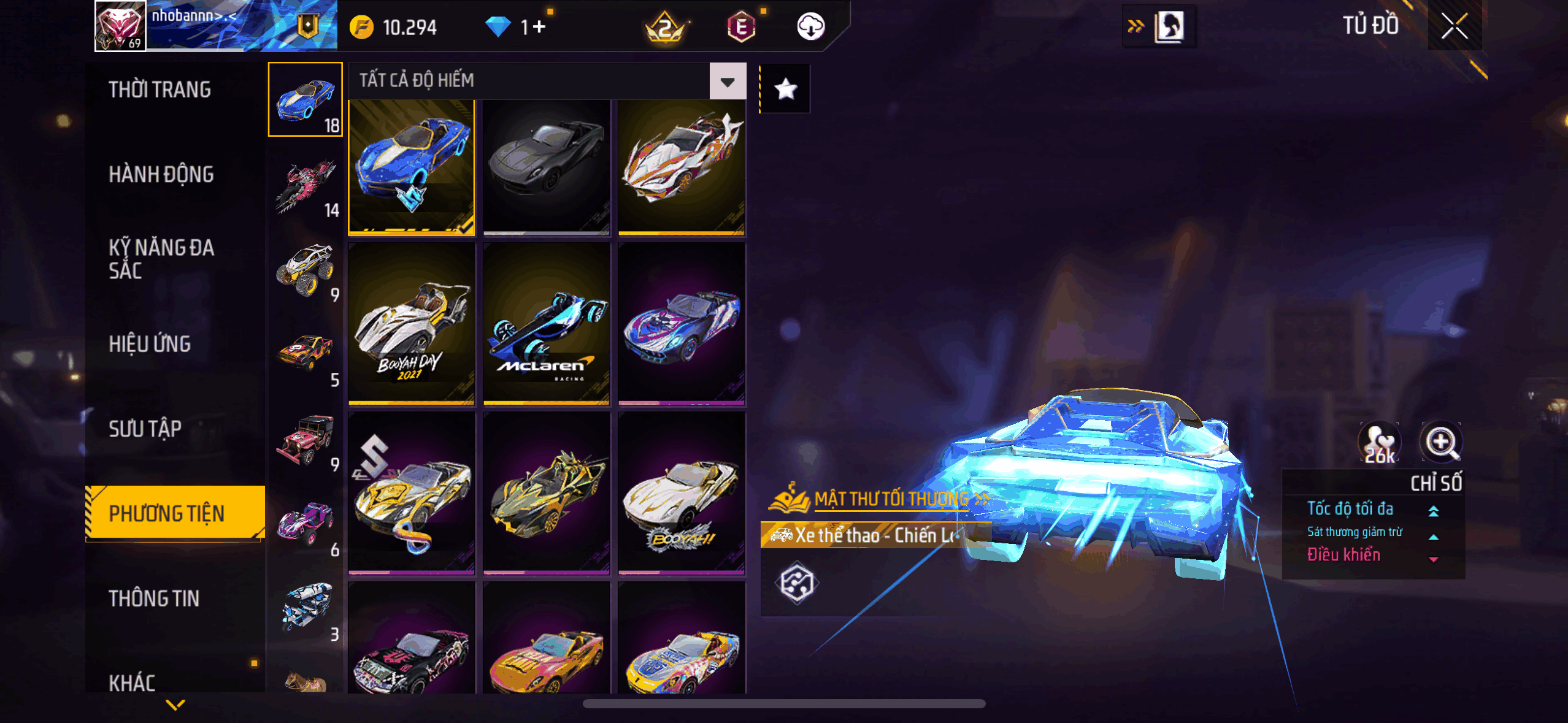Open the cloud download icon
Image resolution: width=1568 pixels, height=723 pixels.
pyautogui.click(x=810, y=26)
